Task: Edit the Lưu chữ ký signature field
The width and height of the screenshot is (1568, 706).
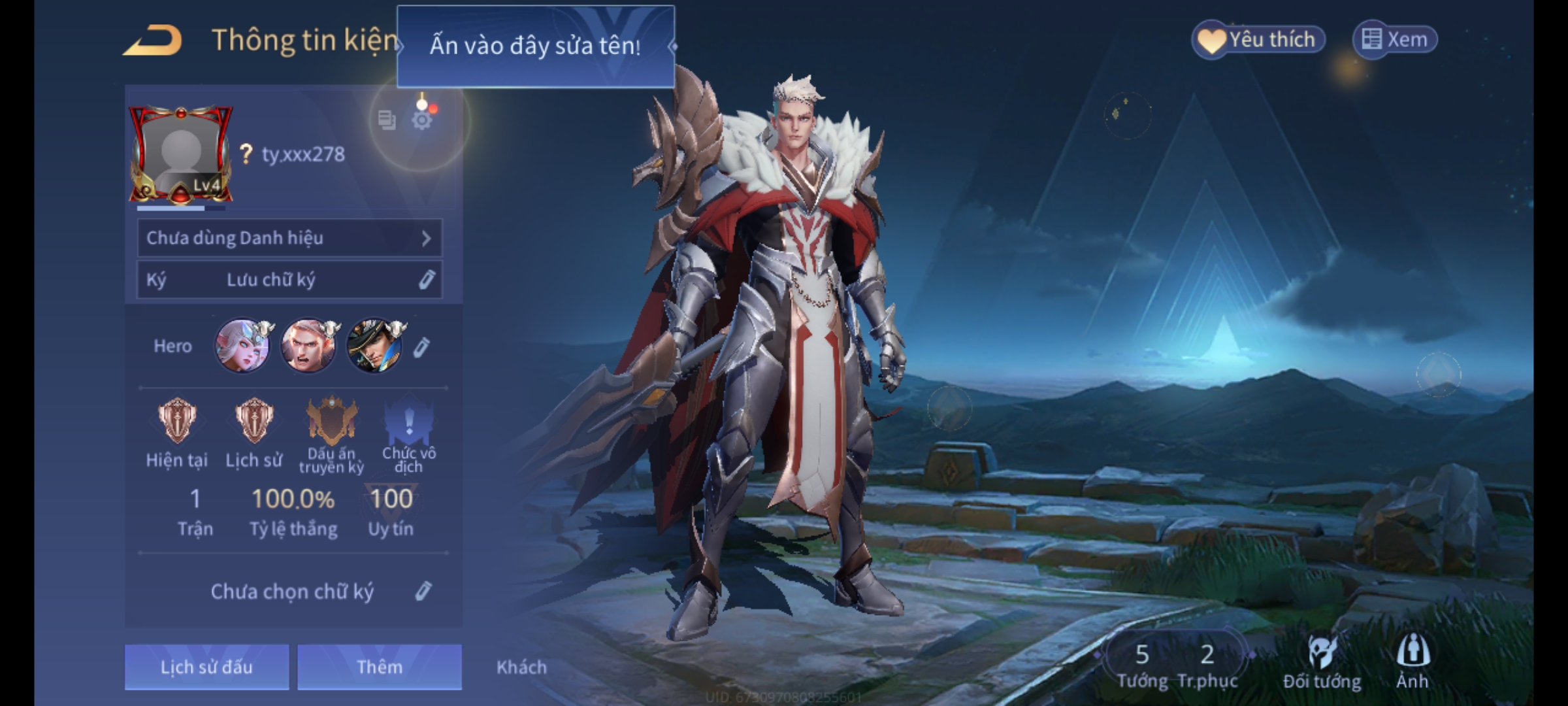Action: click(426, 280)
